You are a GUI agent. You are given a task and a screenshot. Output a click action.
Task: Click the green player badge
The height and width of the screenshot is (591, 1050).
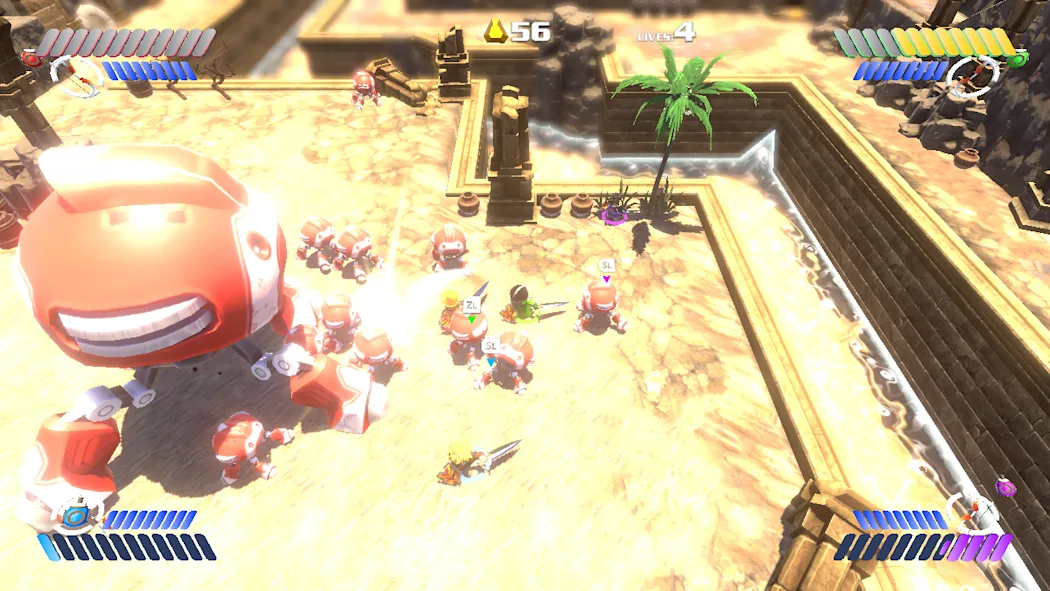coord(1018,59)
